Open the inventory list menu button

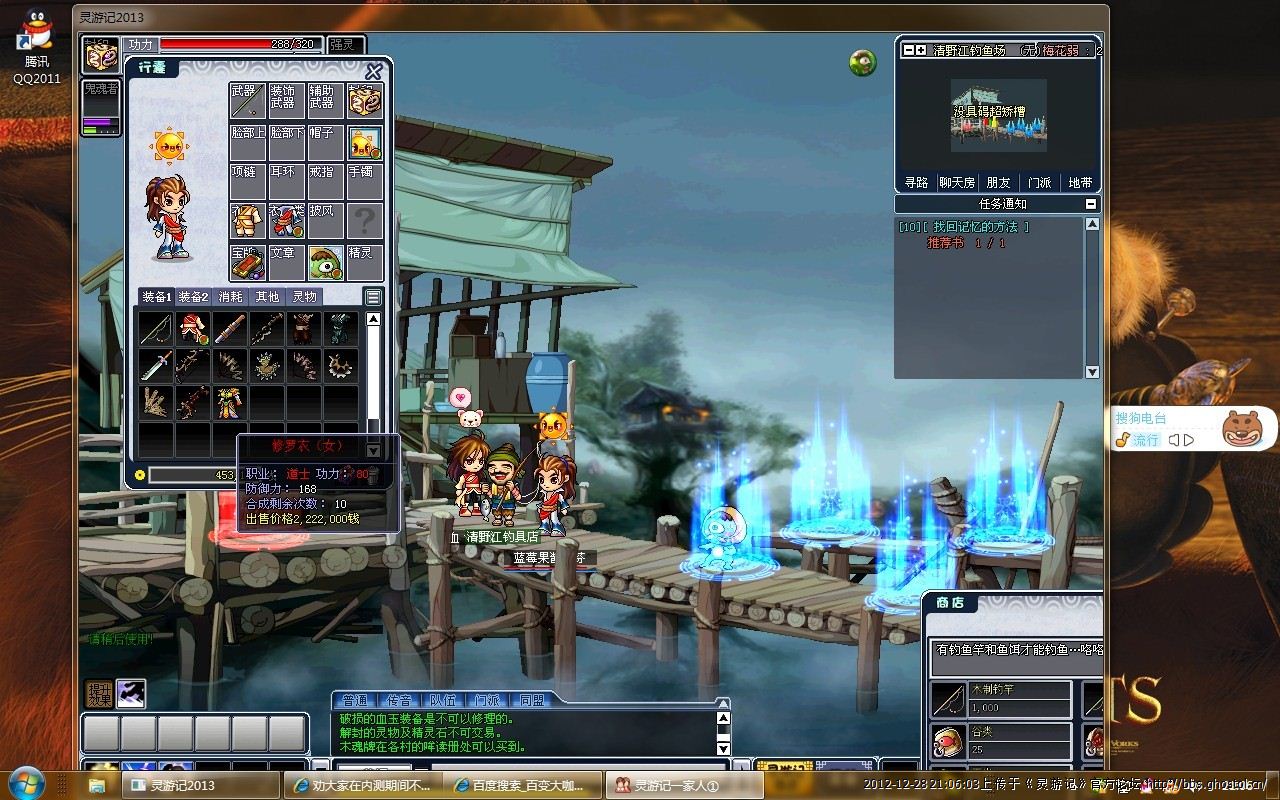pos(373,297)
